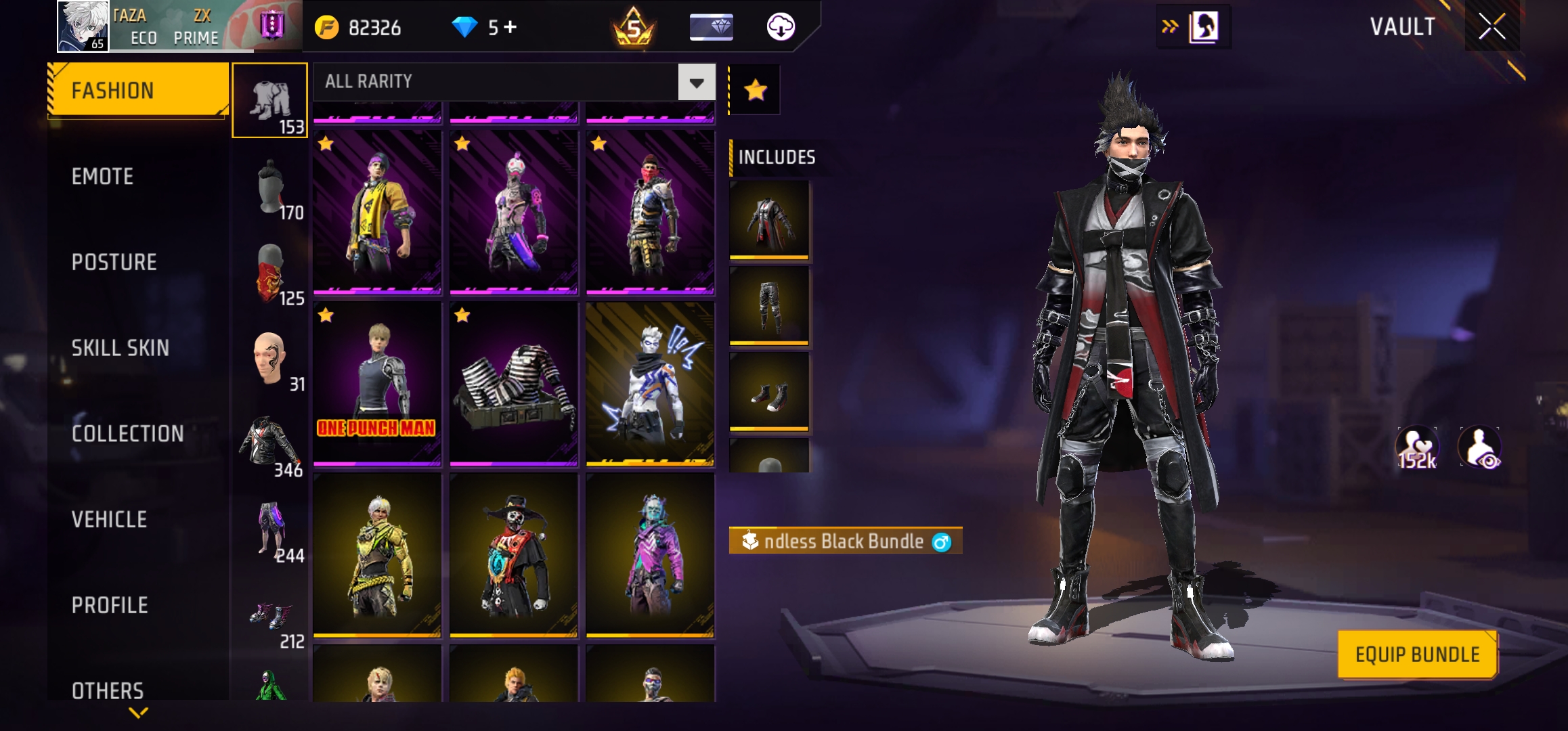View the included black coat top
Screen dimensions: 1568x731
click(769, 219)
